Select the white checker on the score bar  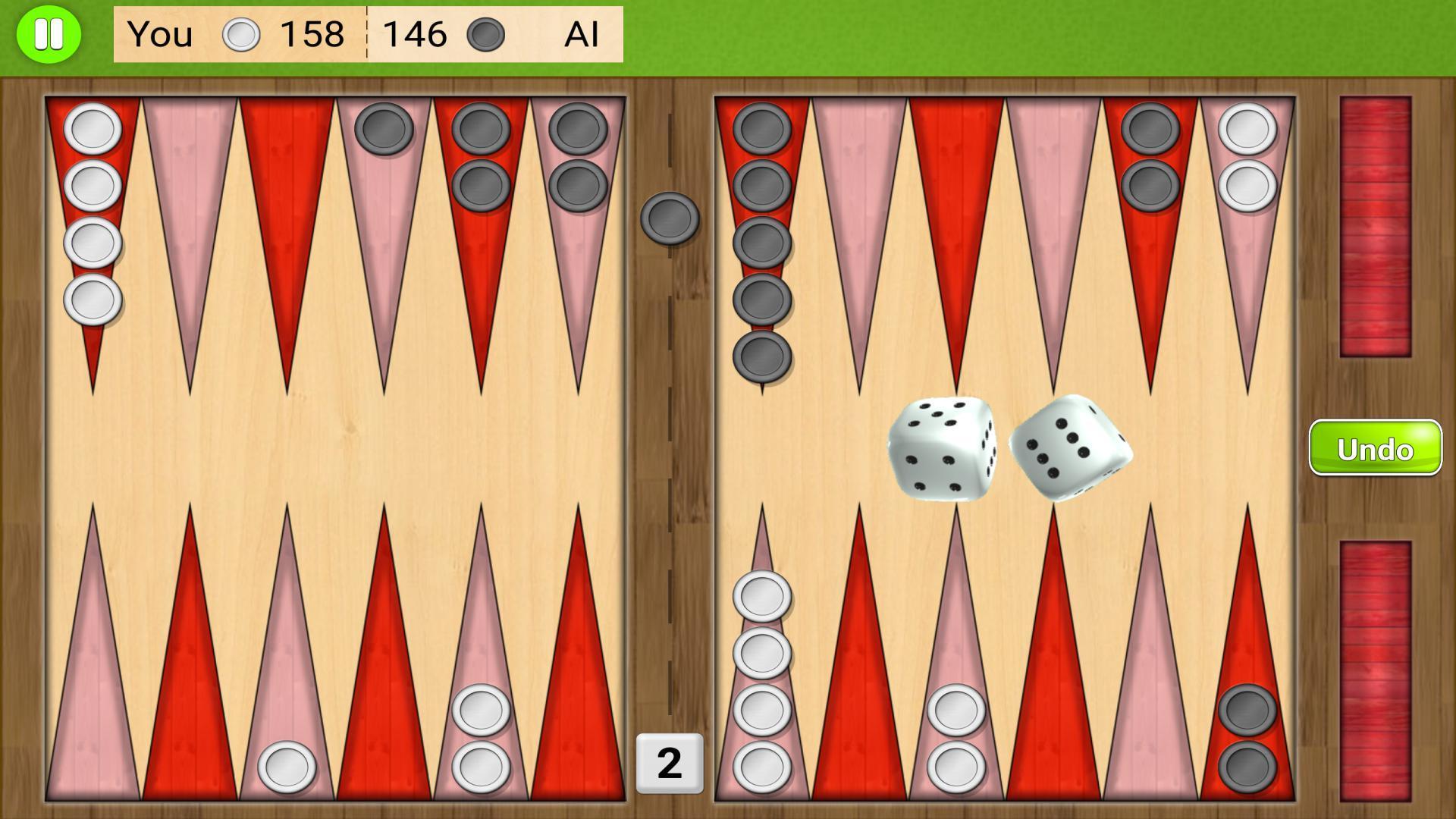point(240,33)
